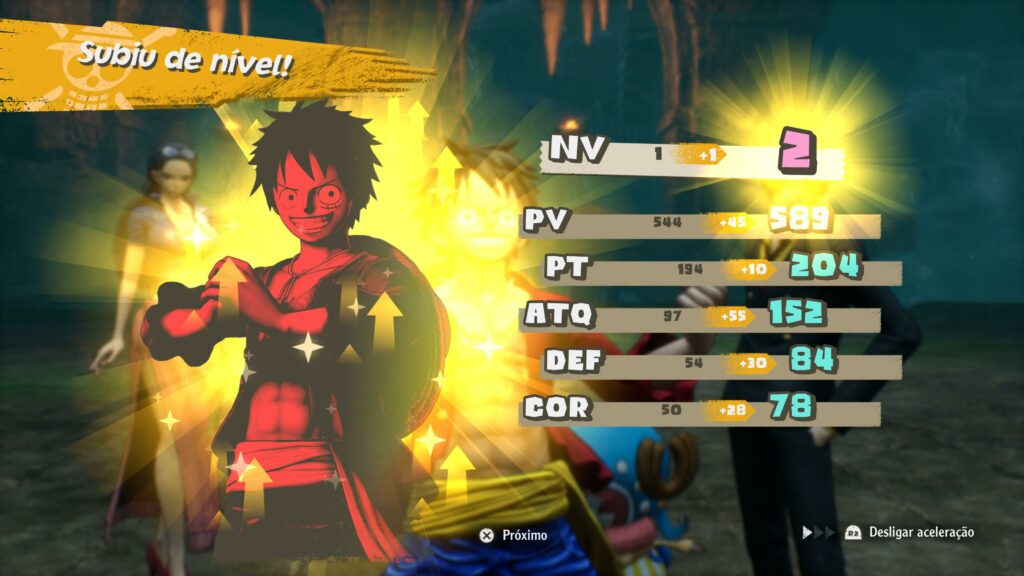1024x576 pixels.
Task: Continue with the Próximo prompt
Action: pyautogui.click(x=513, y=535)
